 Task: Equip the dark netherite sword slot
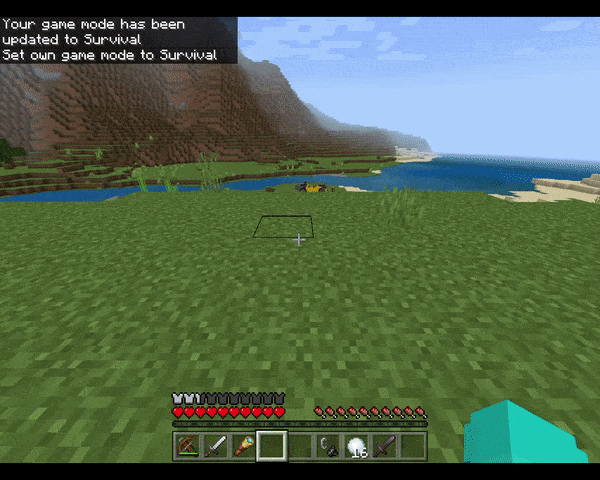click(x=385, y=446)
